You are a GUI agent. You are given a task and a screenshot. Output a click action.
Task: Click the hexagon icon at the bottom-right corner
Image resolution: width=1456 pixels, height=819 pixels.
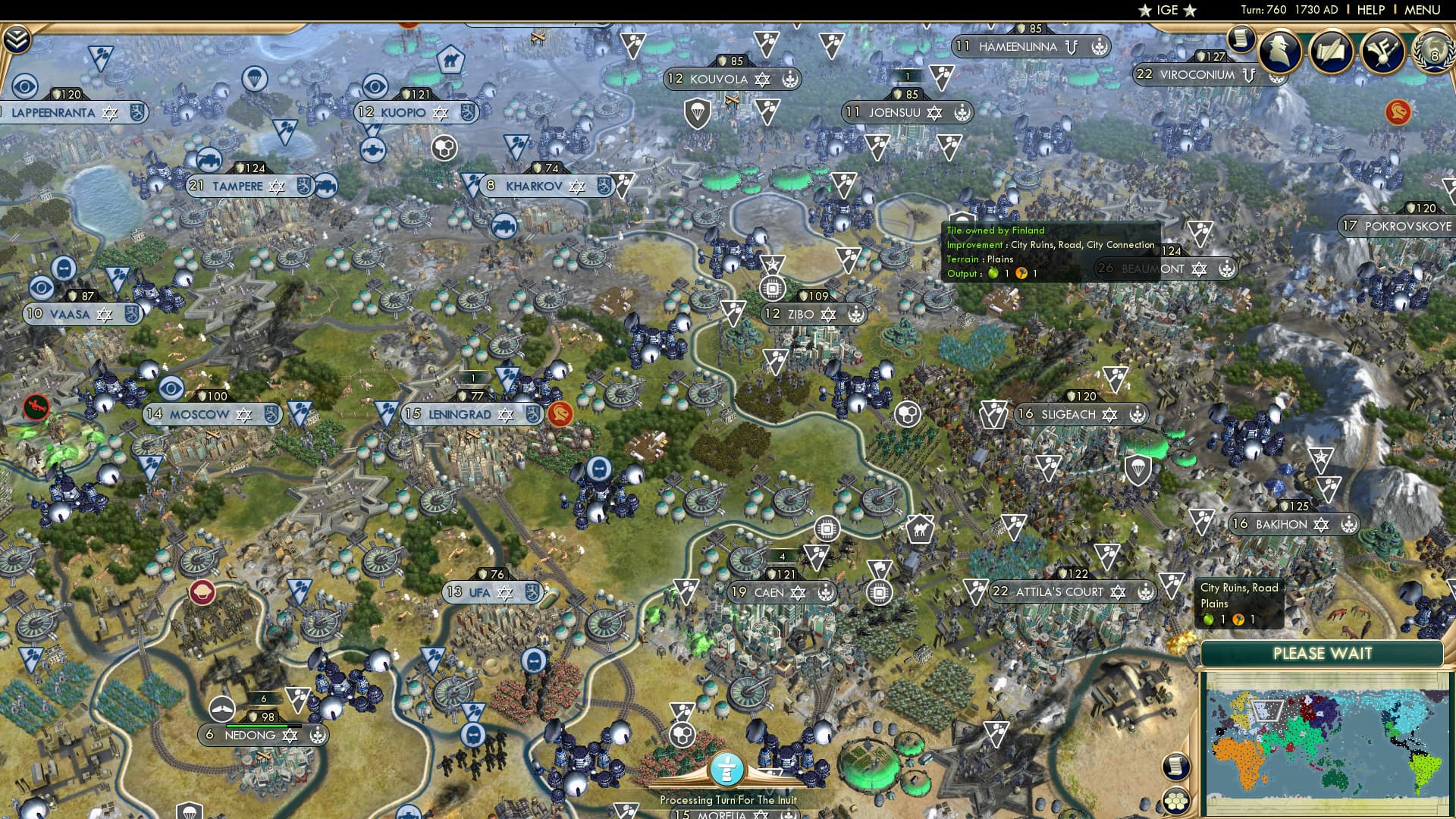(x=1175, y=802)
